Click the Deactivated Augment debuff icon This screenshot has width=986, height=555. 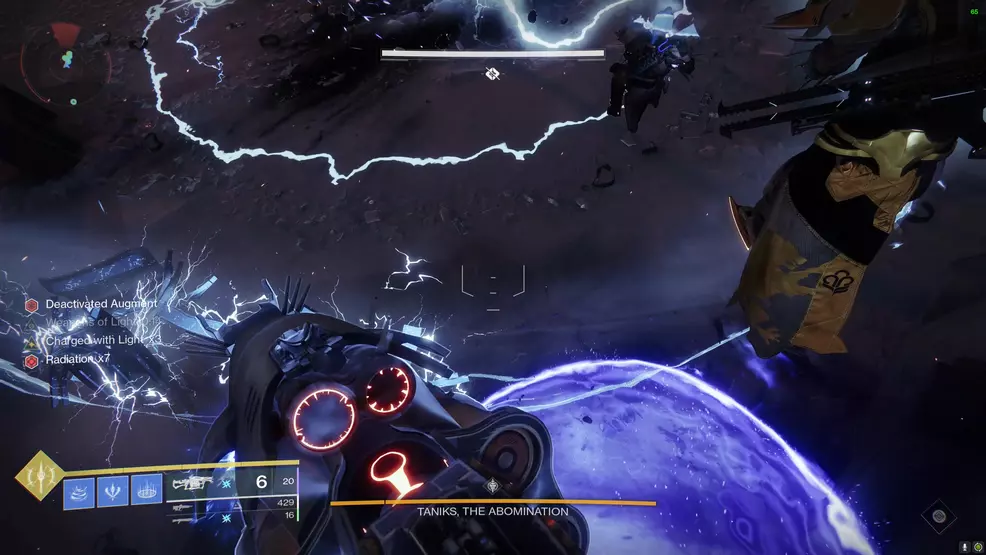tap(32, 304)
